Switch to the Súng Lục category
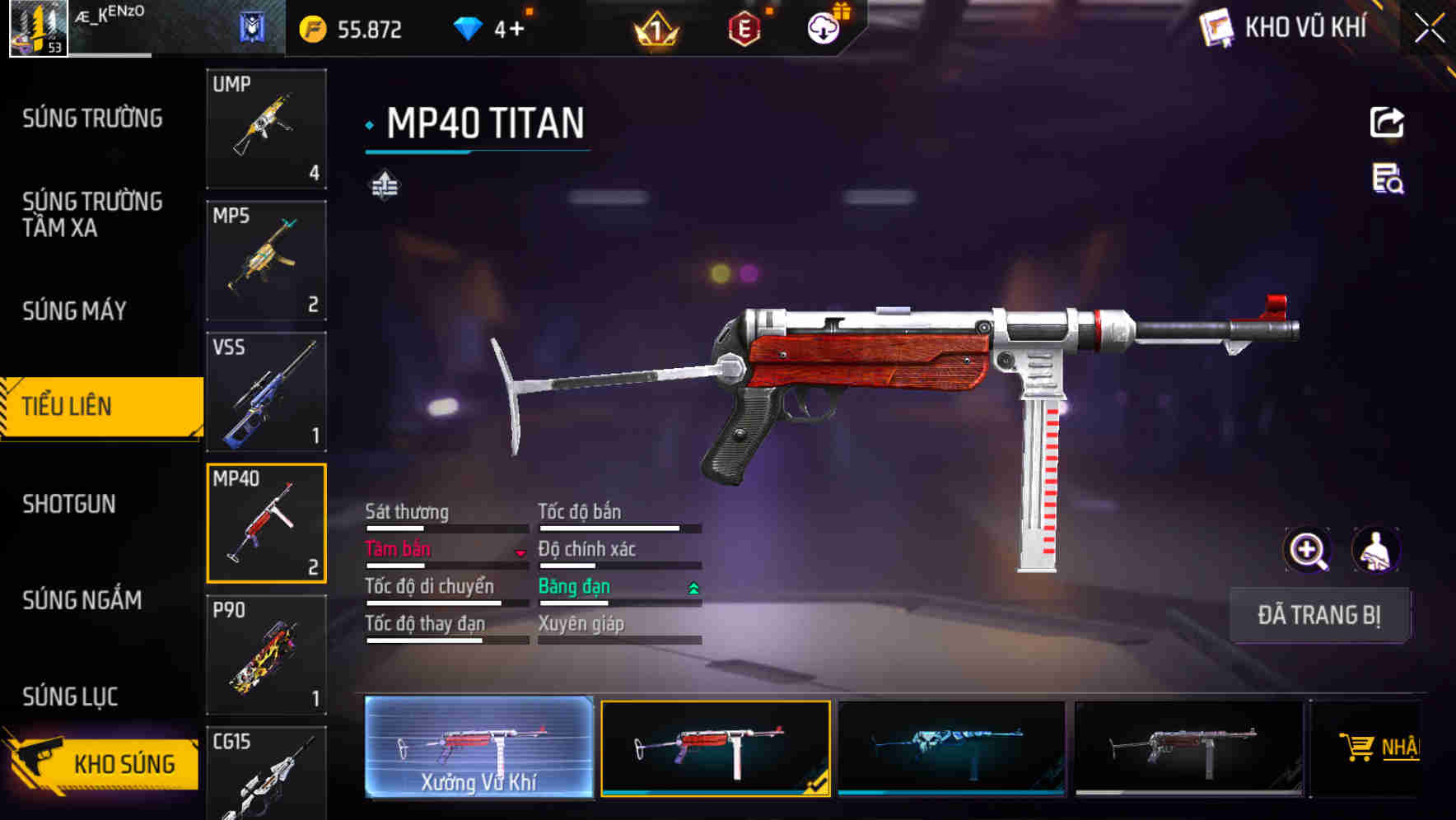The image size is (1456, 820). tap(70, 697)
